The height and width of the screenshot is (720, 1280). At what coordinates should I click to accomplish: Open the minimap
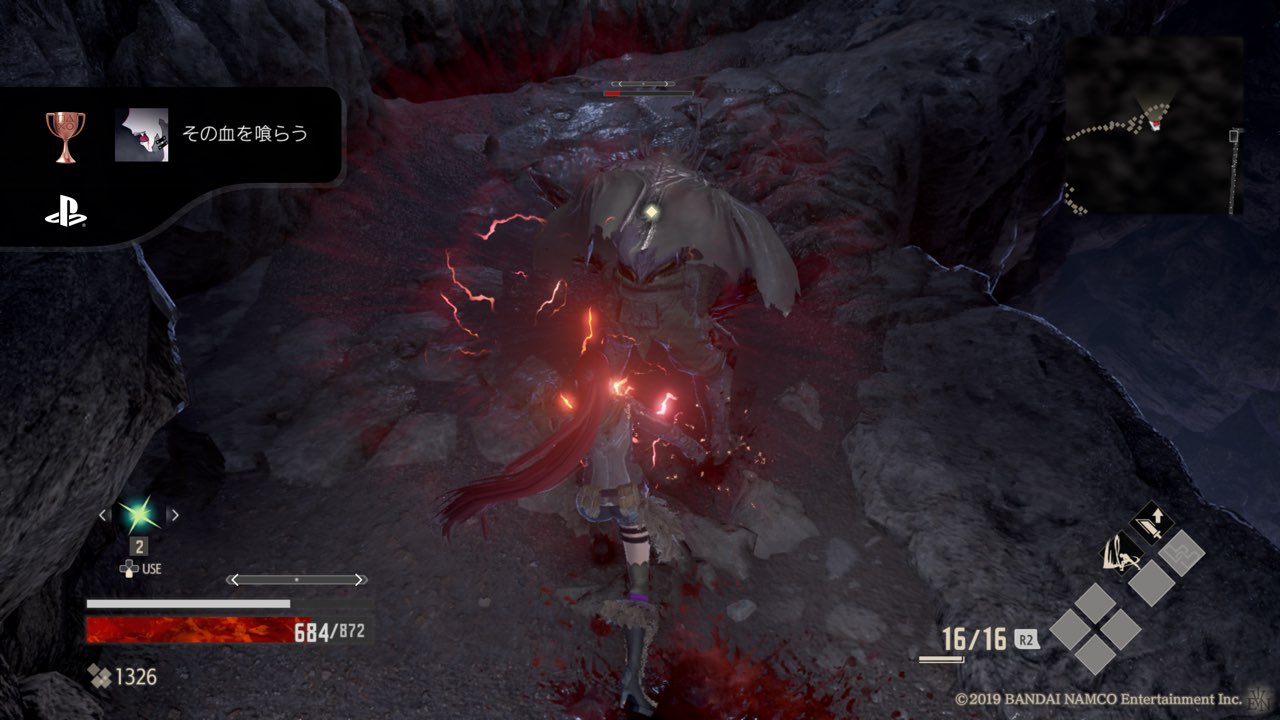click(x=1153, y=125)
